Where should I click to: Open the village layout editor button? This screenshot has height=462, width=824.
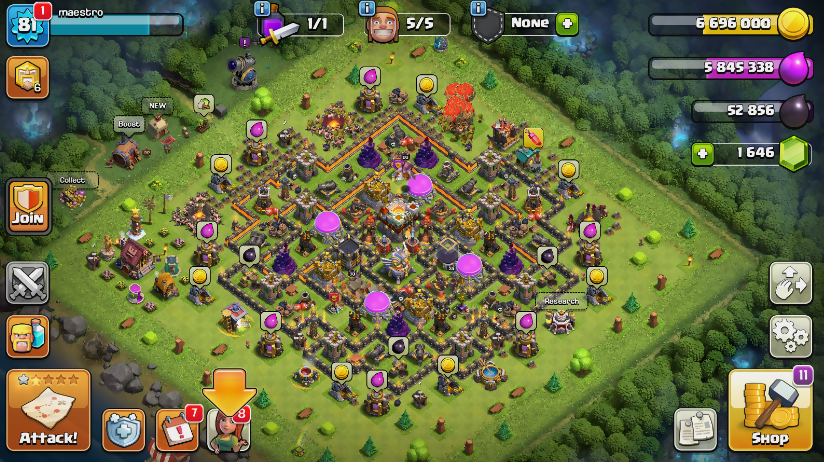(x=790, y=283)
